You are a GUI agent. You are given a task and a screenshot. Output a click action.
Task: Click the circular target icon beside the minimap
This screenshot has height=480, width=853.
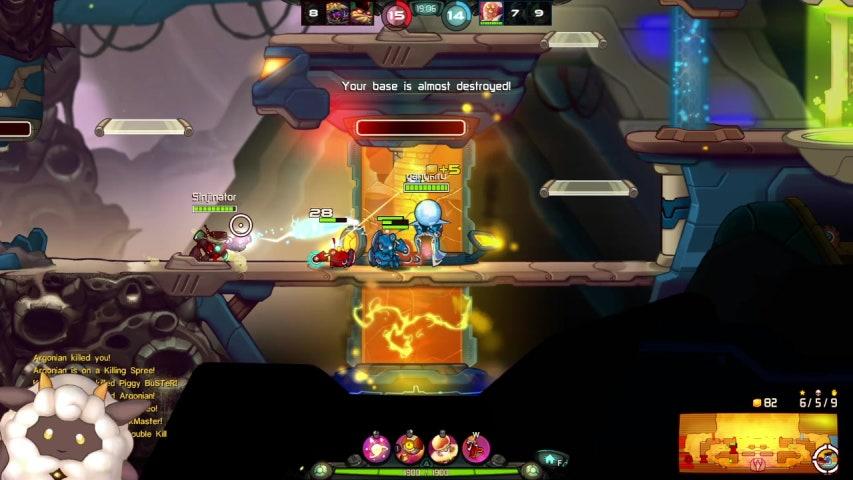[826, 459]
